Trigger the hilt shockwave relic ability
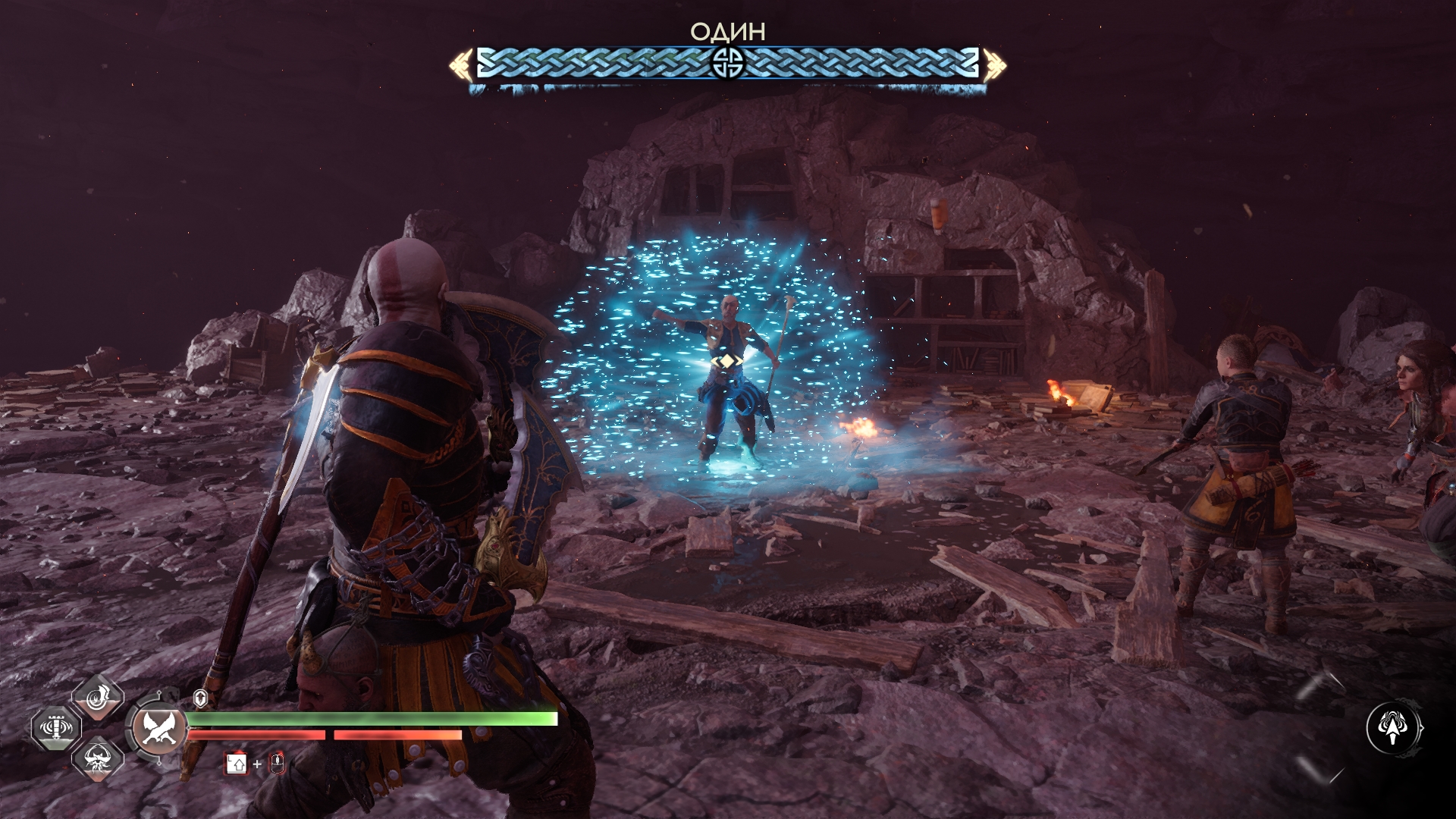 [x=57, y=727]
